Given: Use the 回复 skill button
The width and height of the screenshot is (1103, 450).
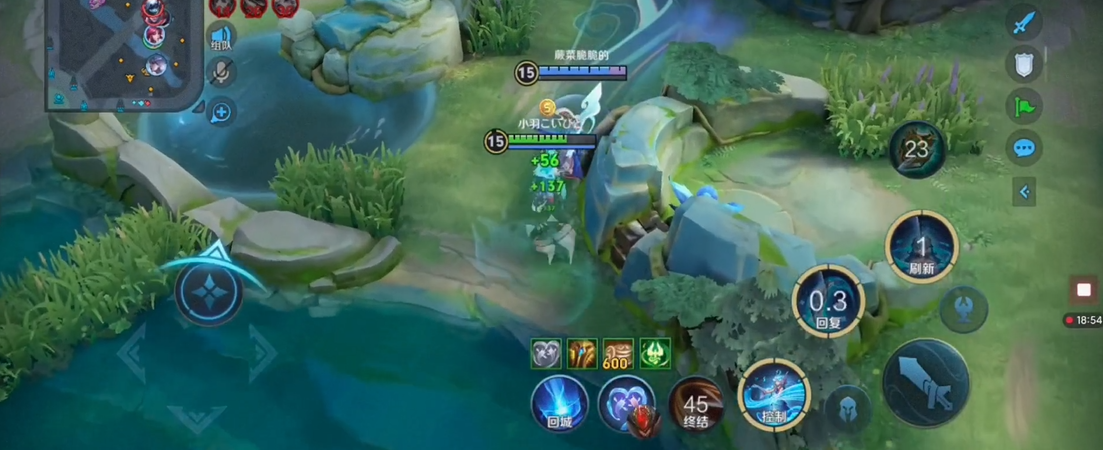Looking at the screenshot, I should click(828, 300).
